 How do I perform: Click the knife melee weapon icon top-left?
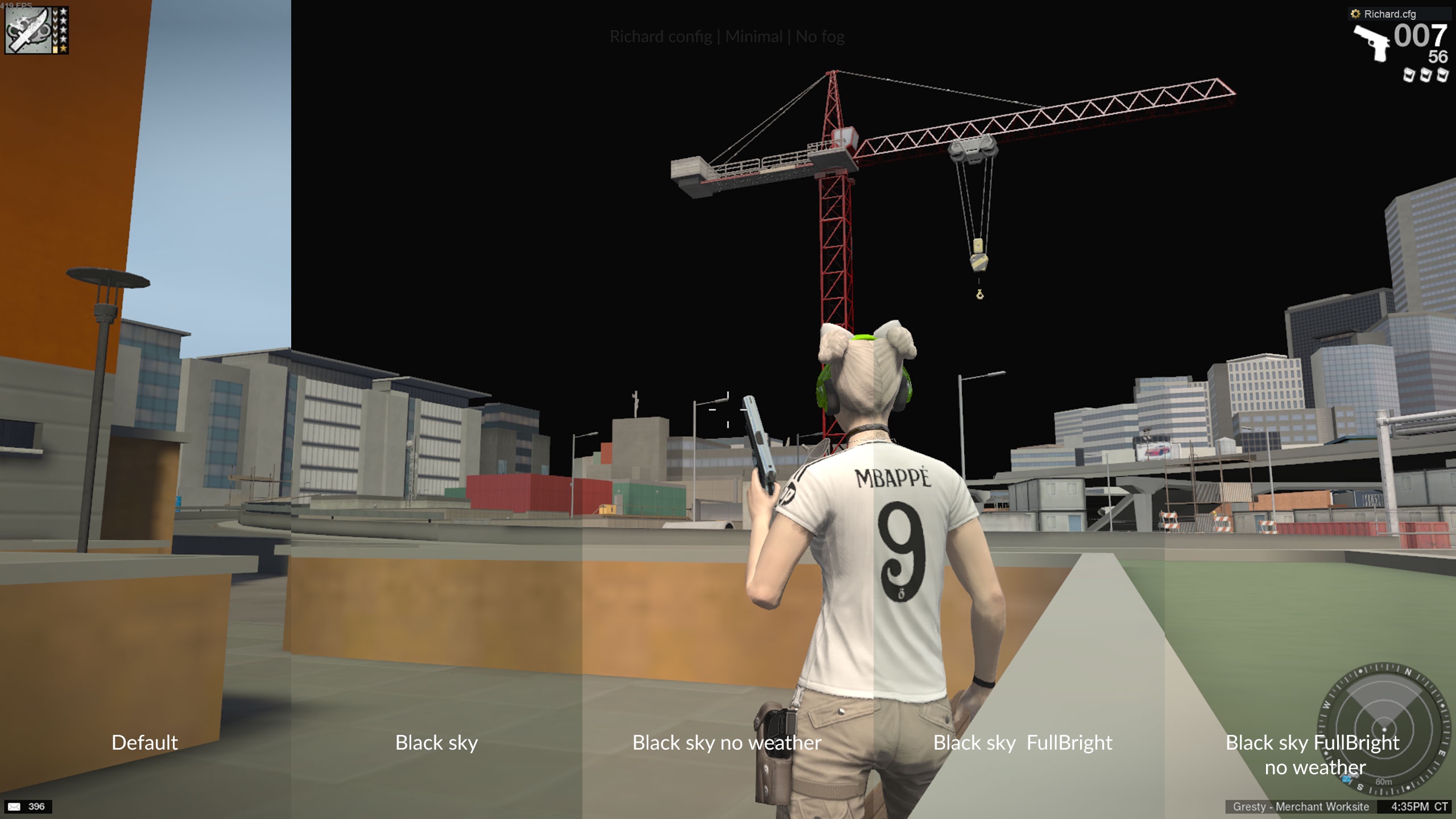point(28,30)
